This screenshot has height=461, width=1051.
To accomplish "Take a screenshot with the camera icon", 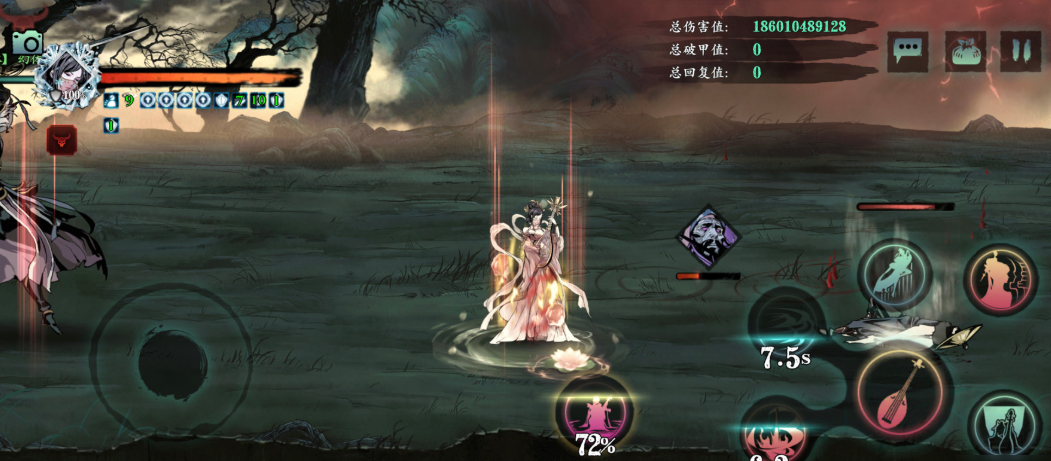I will tap(27, 42).
